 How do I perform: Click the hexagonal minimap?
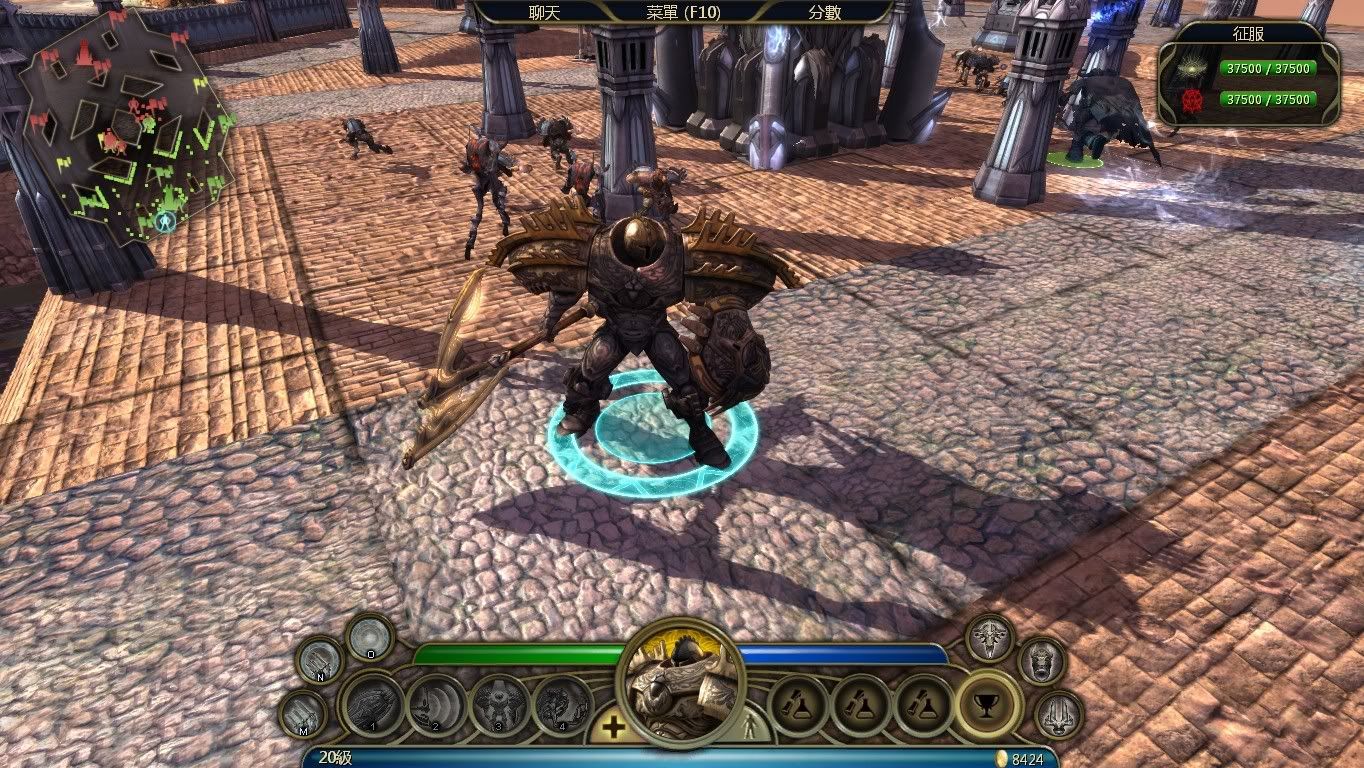pos(127,125)
